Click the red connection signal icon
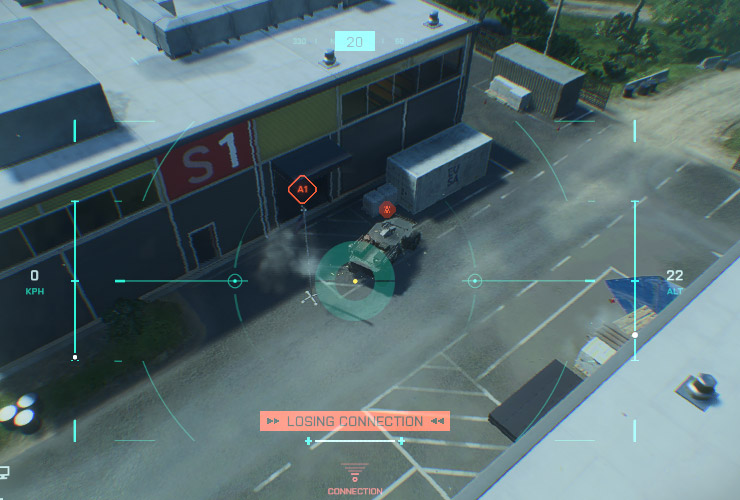740x500 pixels. pos(354,471)
